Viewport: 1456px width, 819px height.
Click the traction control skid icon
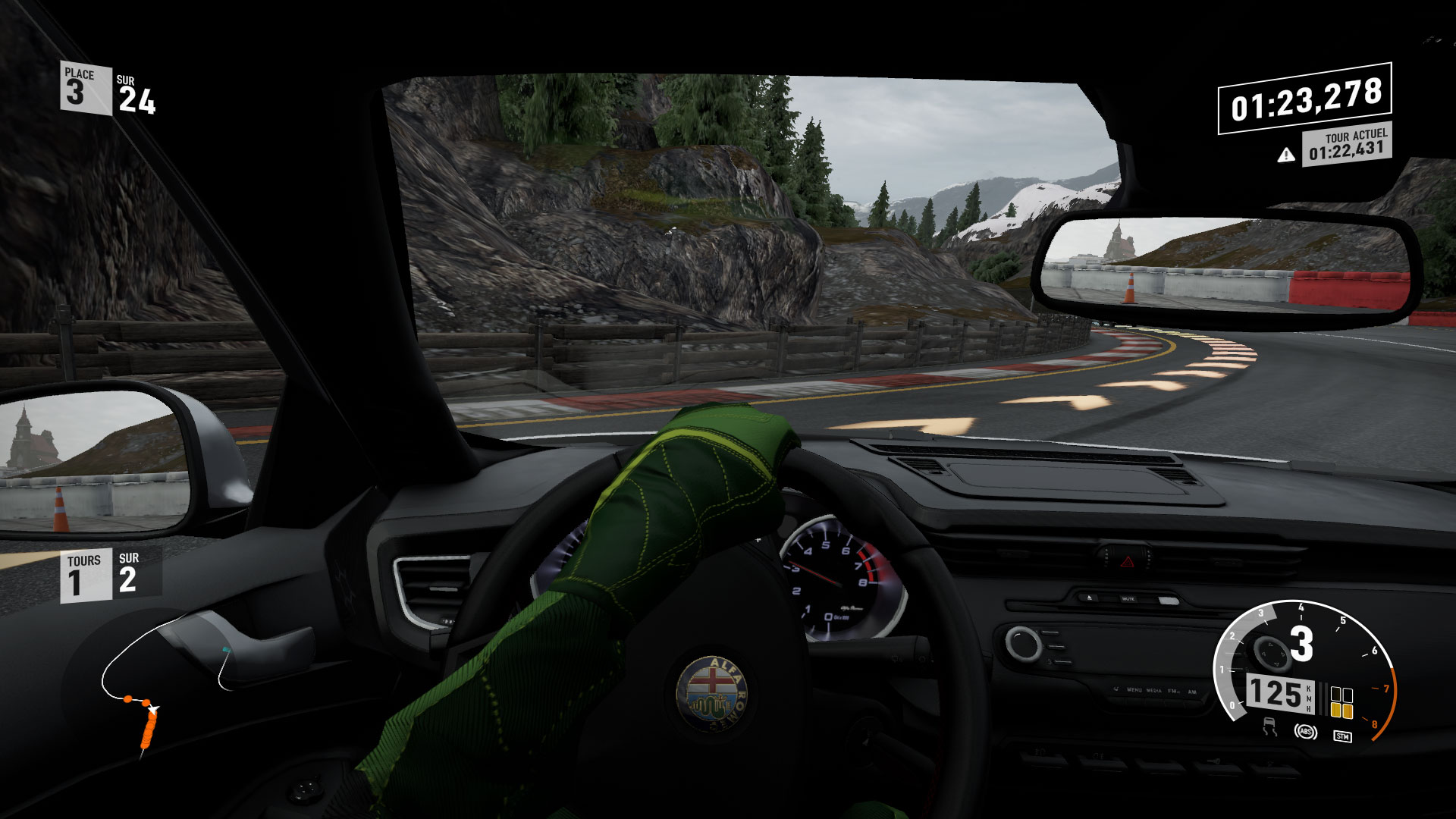tap(1271, 727)
